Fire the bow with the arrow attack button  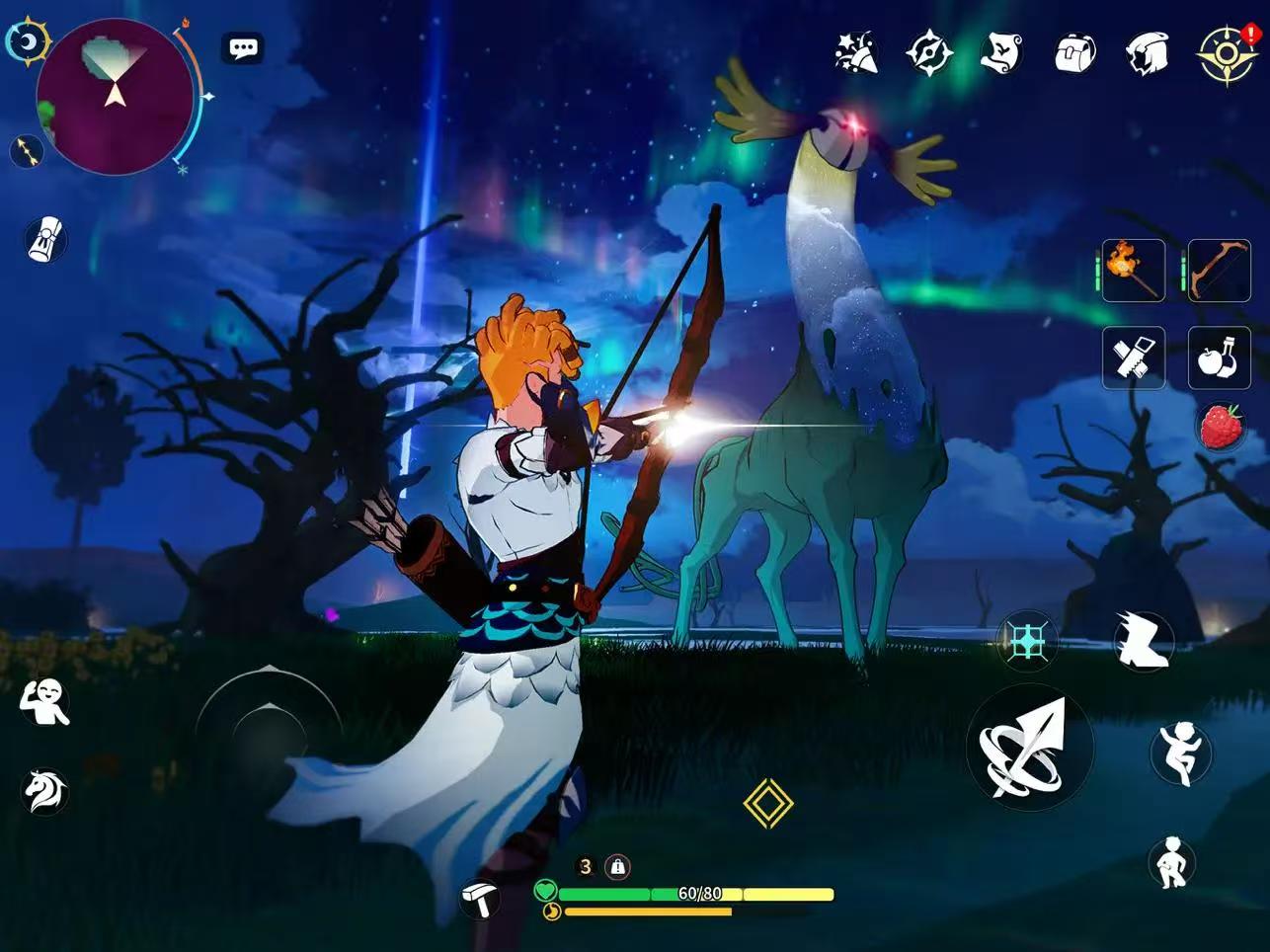[x=1029, y=748]
